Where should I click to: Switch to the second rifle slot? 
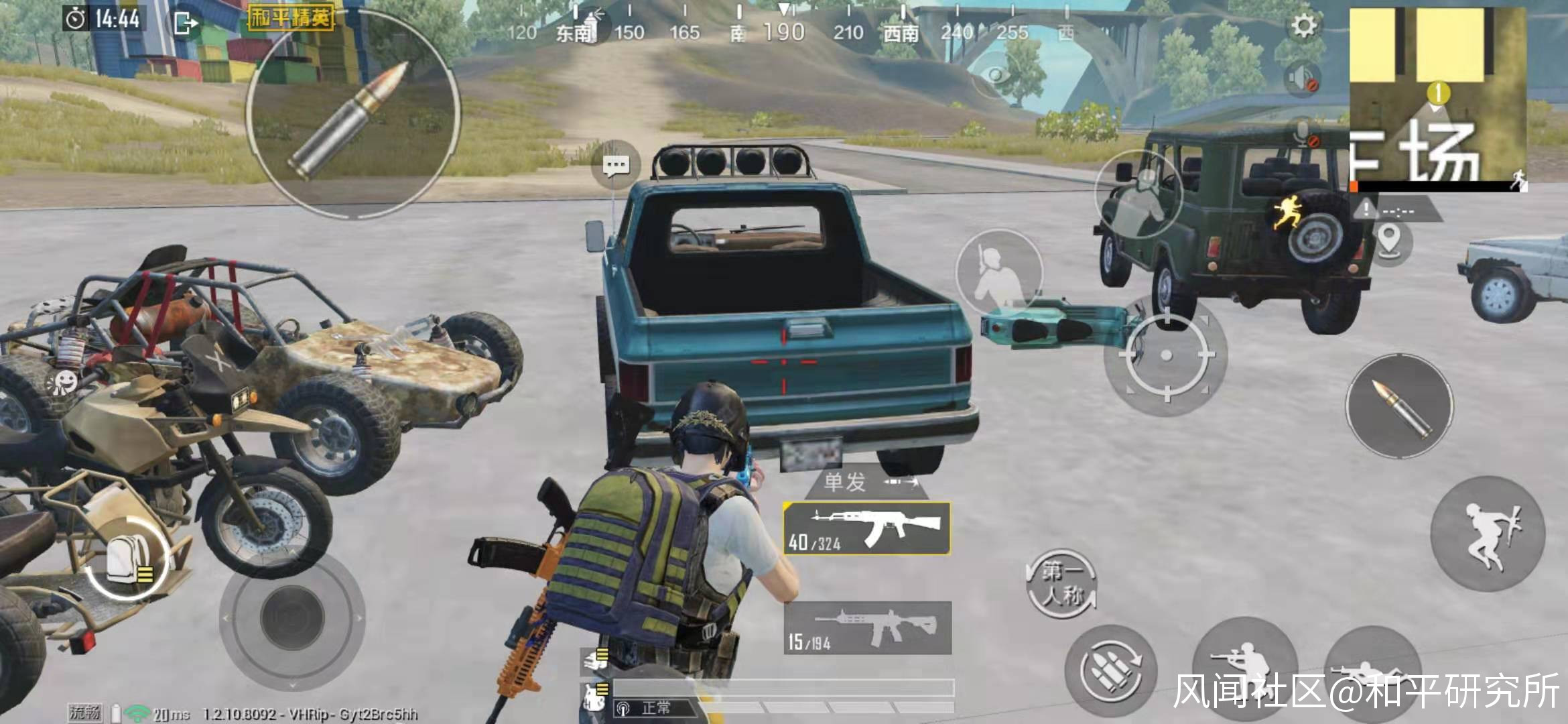pos(868,628)
